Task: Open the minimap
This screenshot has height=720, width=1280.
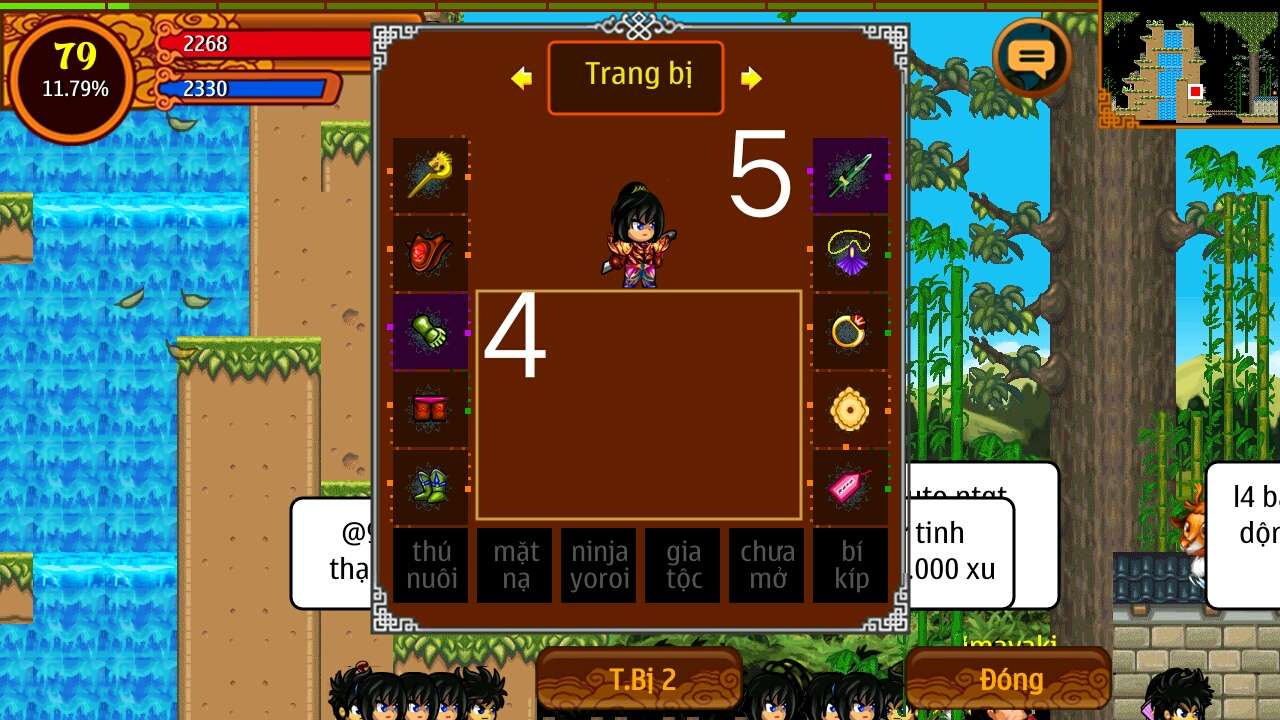Action: (x=1189, y=68)
